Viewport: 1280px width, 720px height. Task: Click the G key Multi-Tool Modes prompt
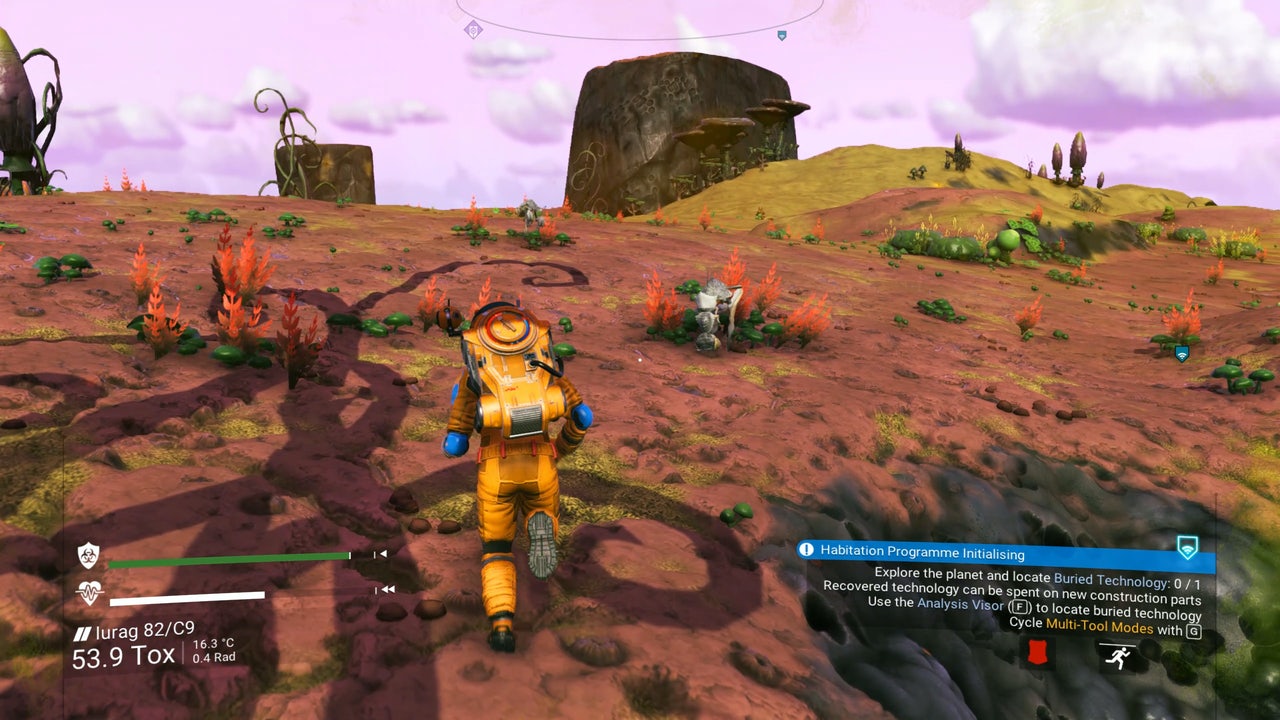pyautogui.click(x=1196, y=630)
